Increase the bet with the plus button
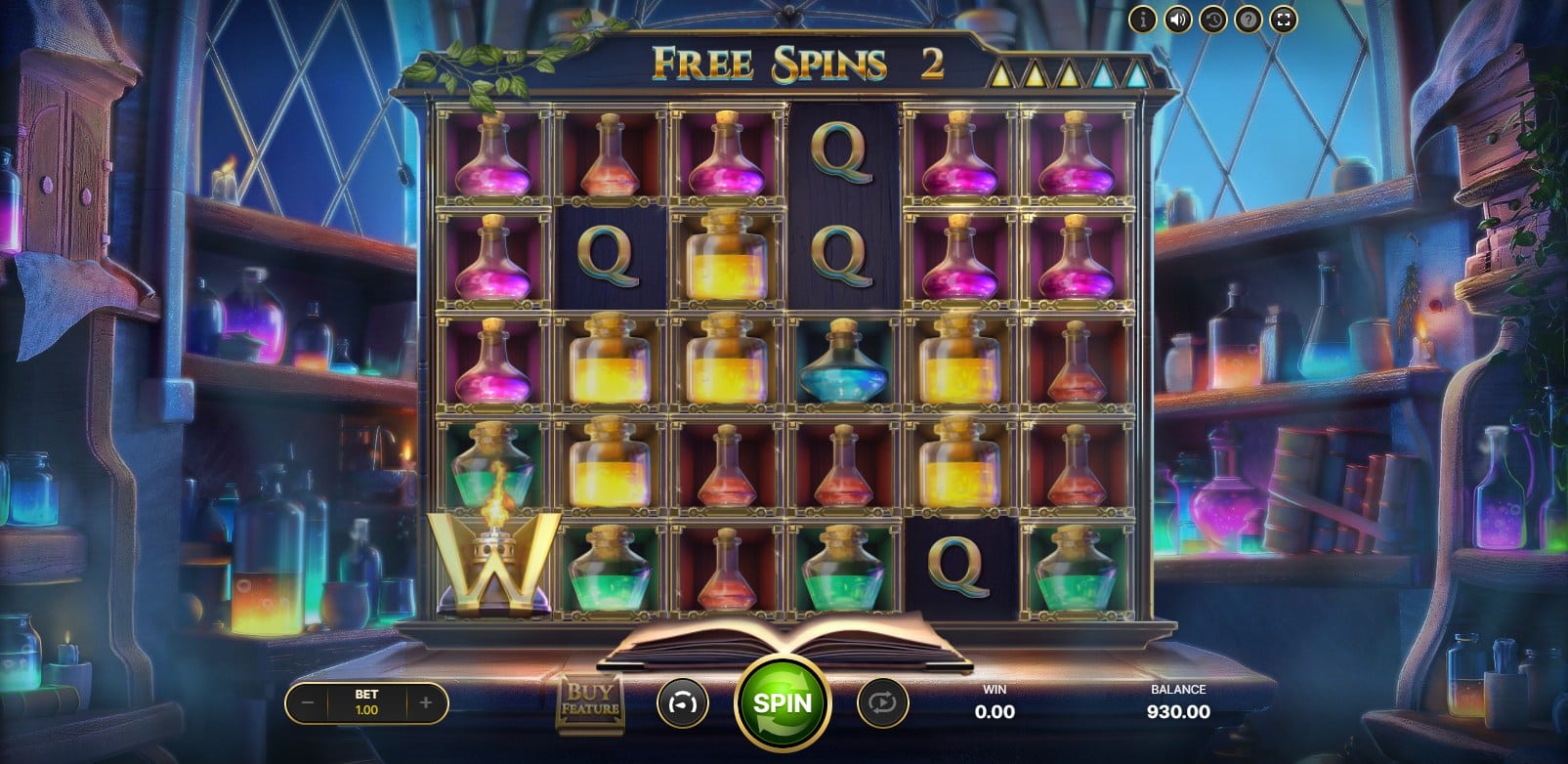The width and height of the screenshot is (1568, 764). 426,702
